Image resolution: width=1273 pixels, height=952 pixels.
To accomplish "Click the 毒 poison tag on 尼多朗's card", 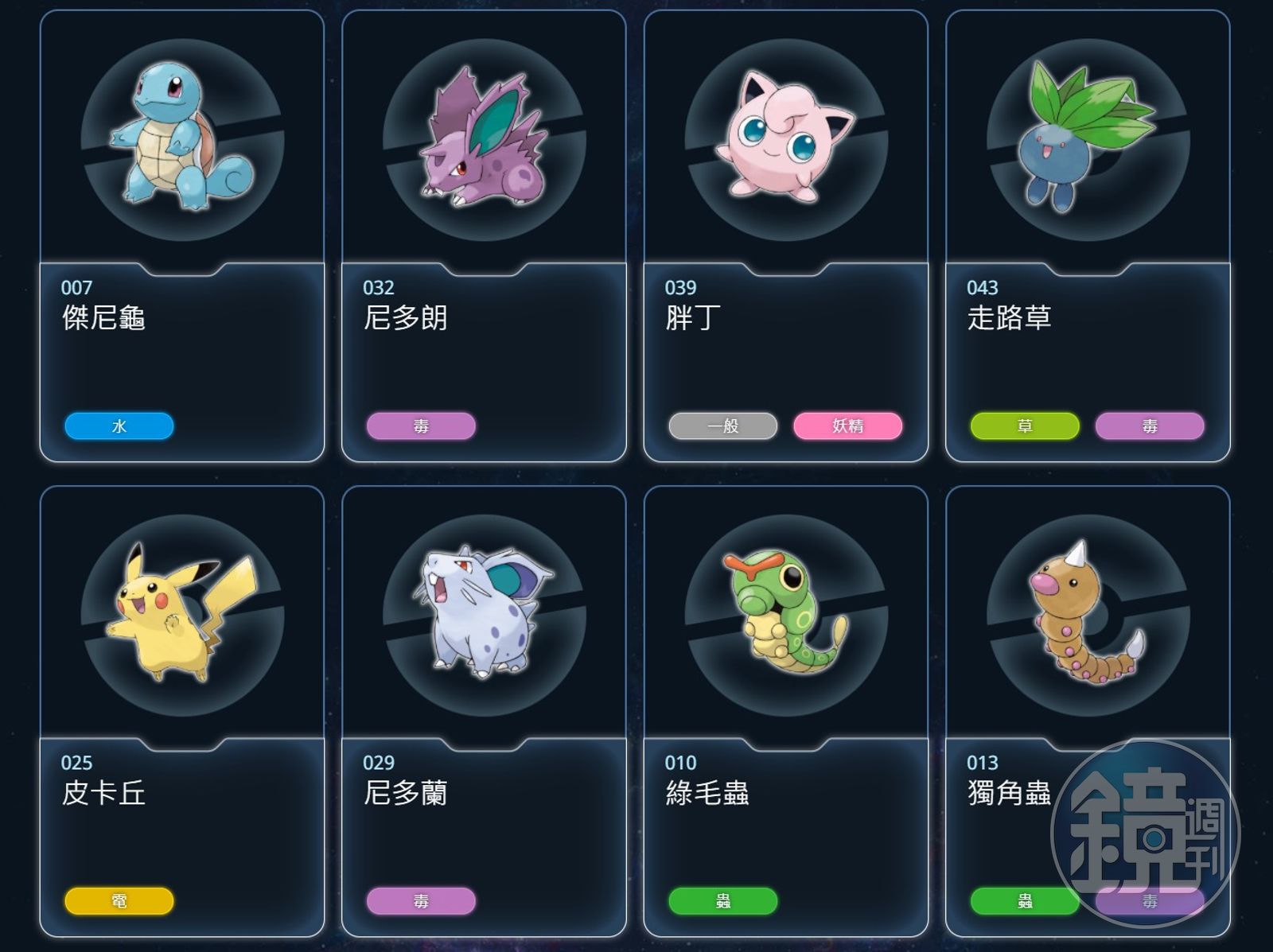I will point(421,426).
